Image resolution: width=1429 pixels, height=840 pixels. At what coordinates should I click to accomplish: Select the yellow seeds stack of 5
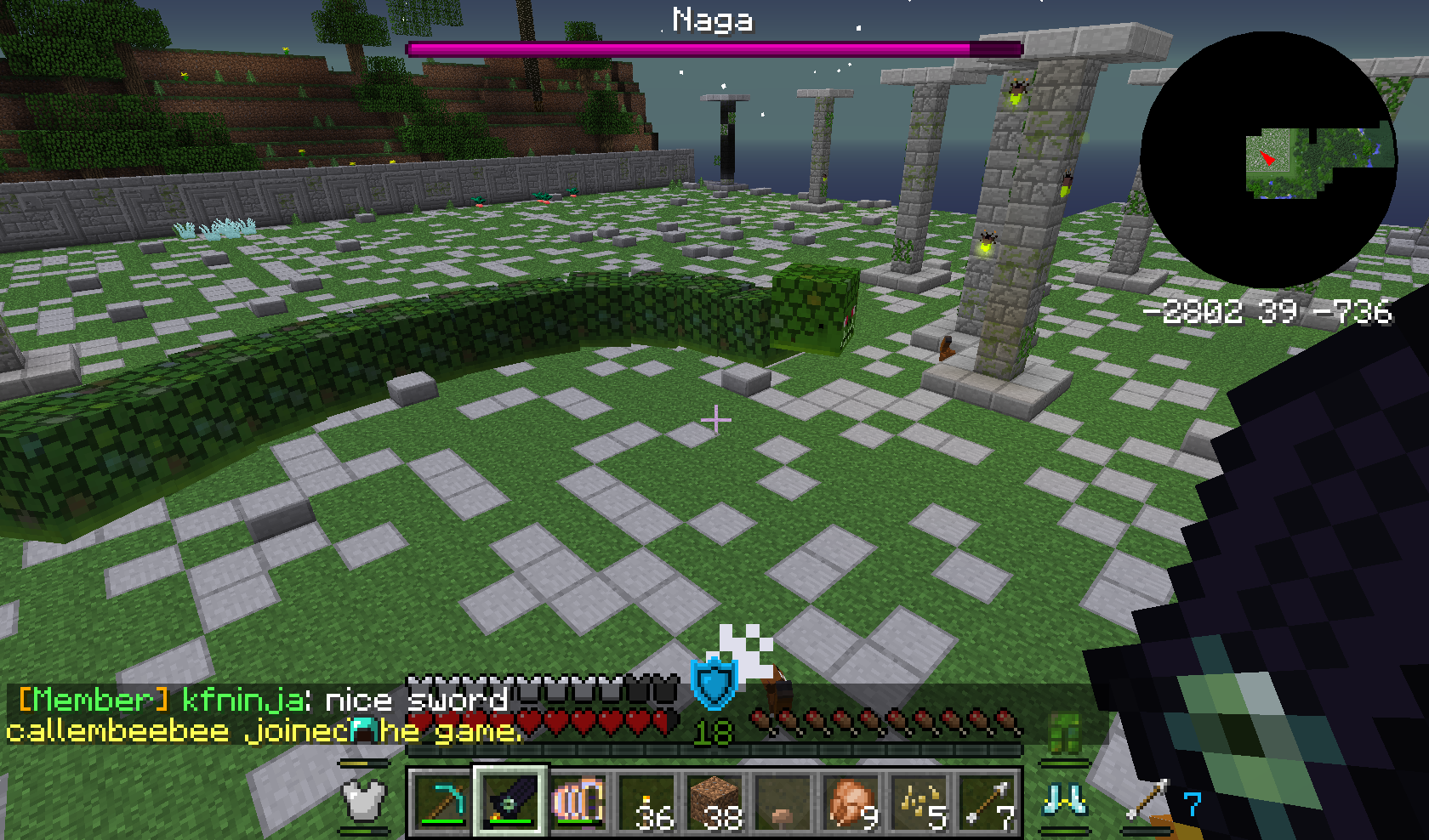[x=919, y=802]
